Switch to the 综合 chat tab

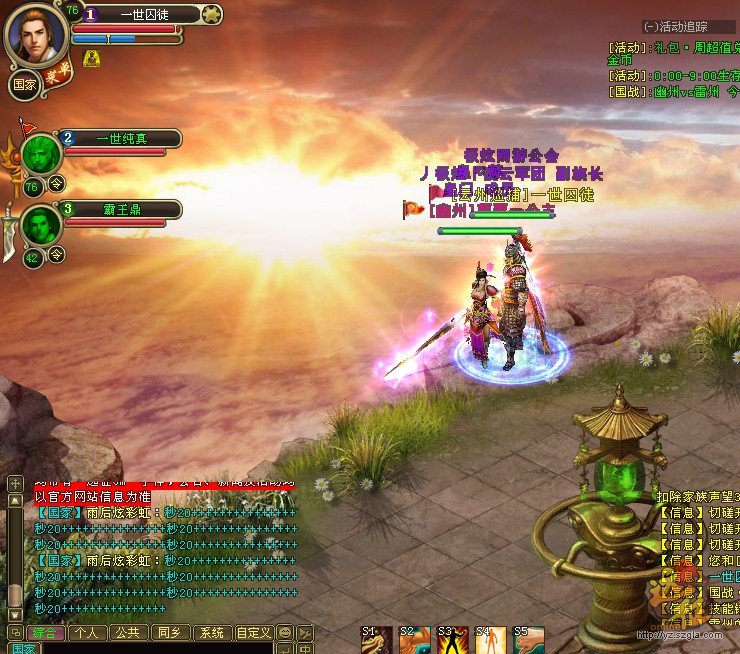(x=45, y=632)
